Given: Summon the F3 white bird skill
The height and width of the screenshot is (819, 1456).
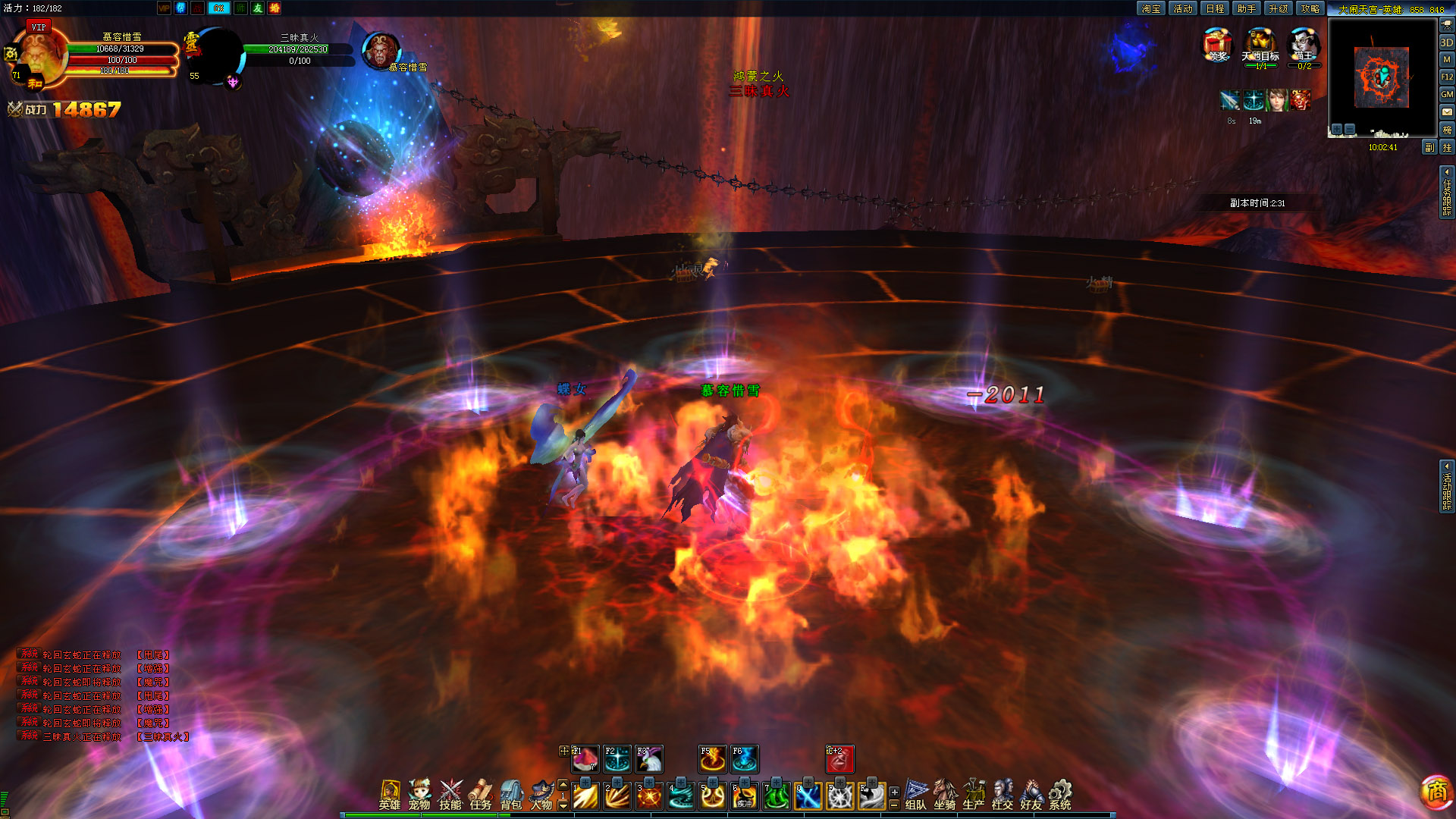Looking at the screenshot, I should pyautogui.click(x=649, y=759).
